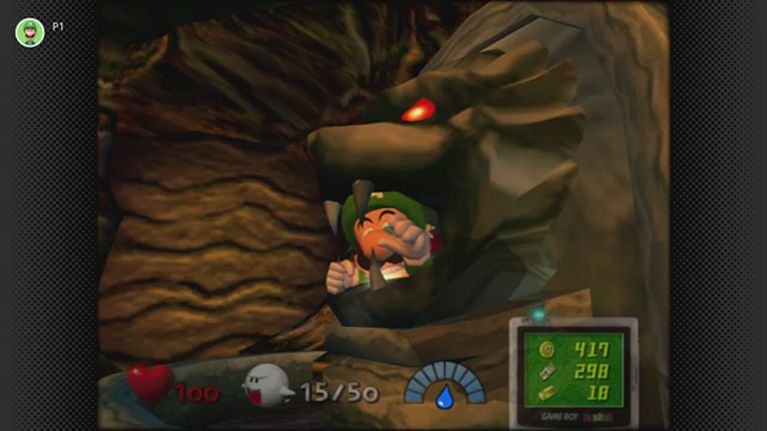Select the white Boo ghost icon
This screenshot has width=767, height=431.
point(267,385)
